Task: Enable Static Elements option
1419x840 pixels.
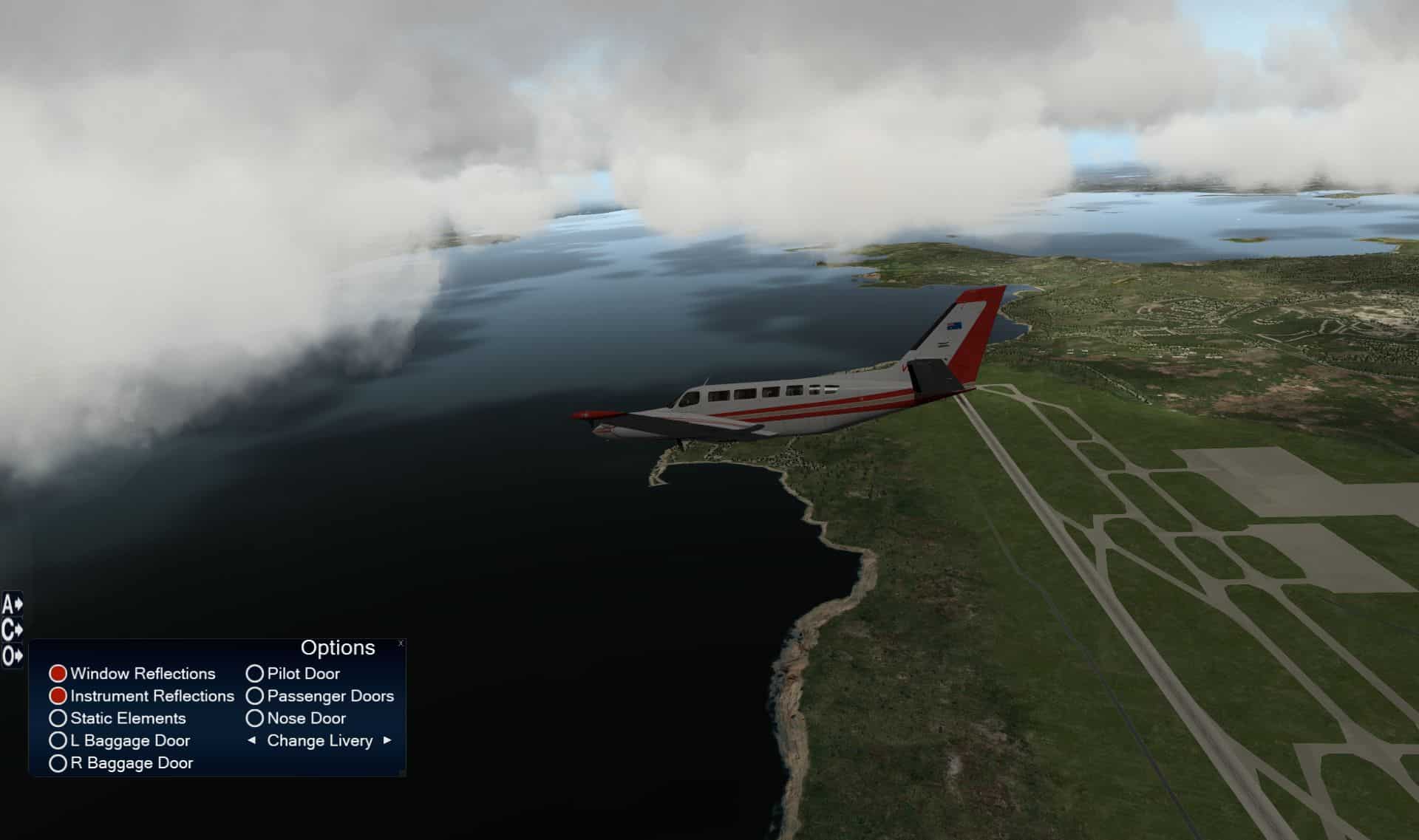Action: point(58,718)
